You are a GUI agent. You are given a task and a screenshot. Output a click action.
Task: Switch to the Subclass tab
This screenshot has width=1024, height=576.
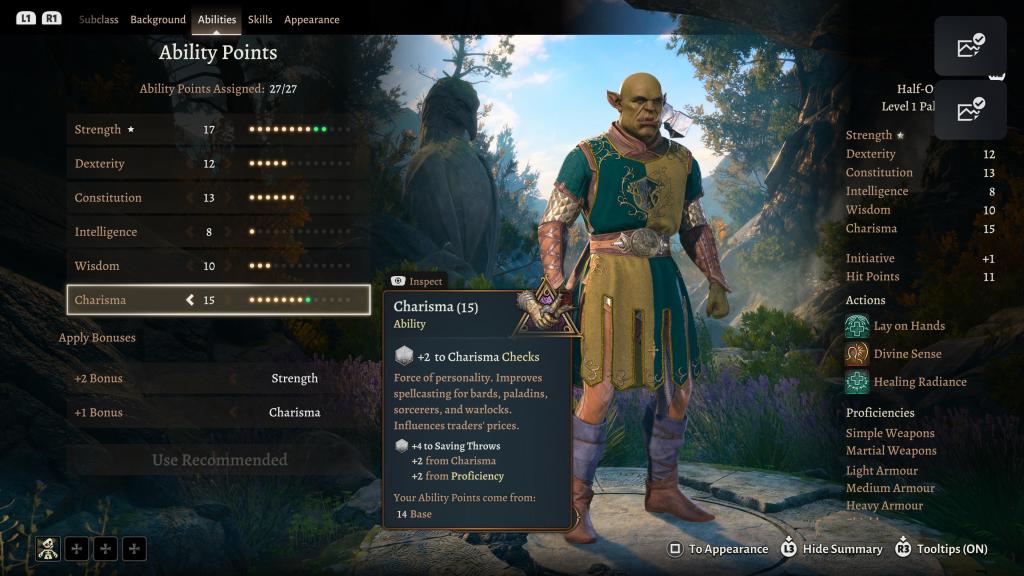(x=98, y=20)
